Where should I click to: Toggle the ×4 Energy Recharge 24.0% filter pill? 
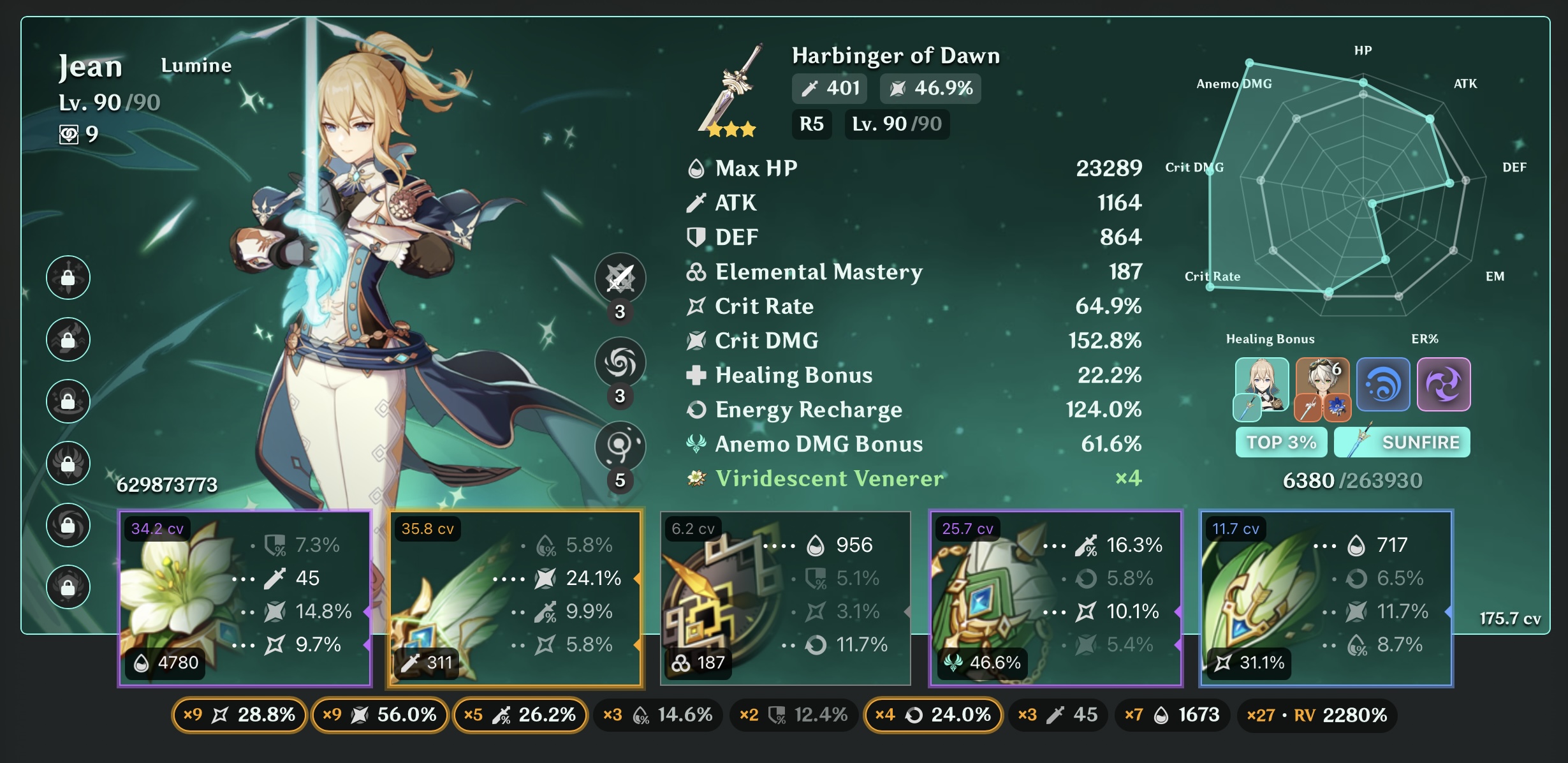click(x=933, y=715)
